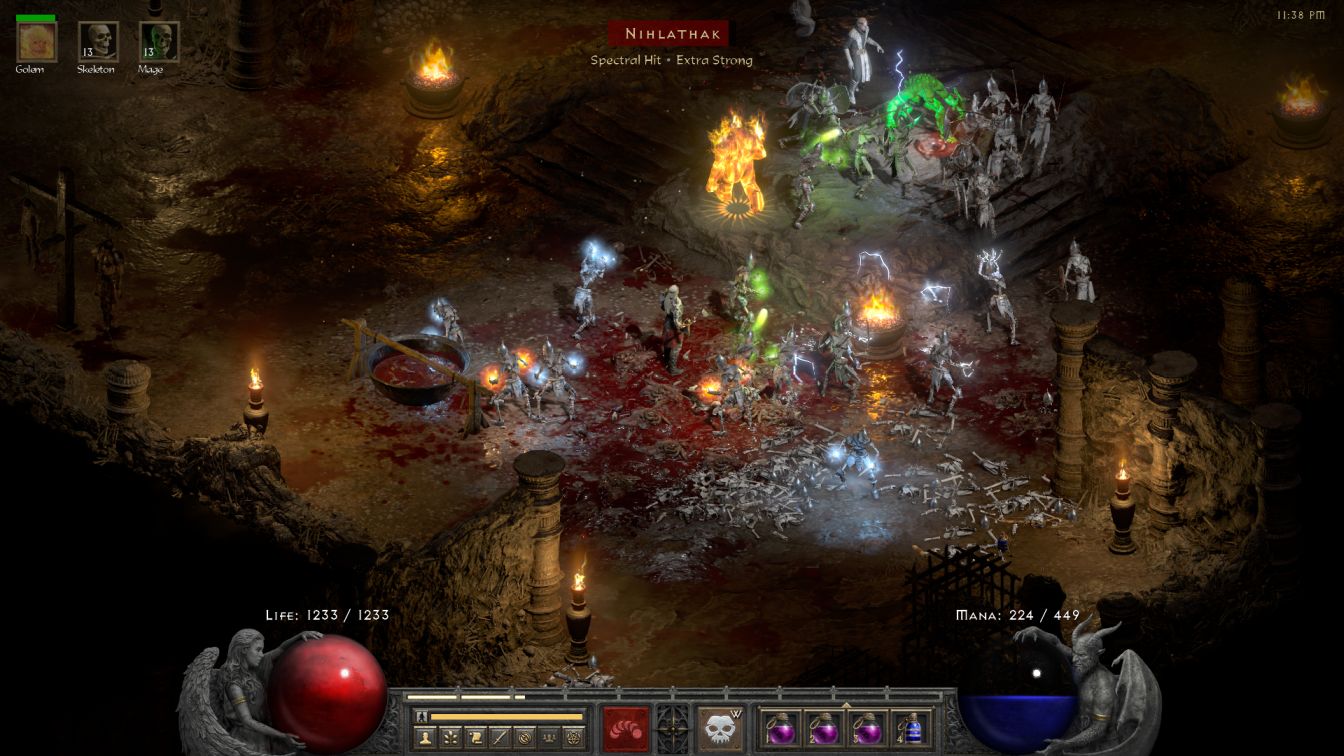This screenshot has height=756, width=1344.
Task: Open the skill tree button
Action: (x=451, y=737)
